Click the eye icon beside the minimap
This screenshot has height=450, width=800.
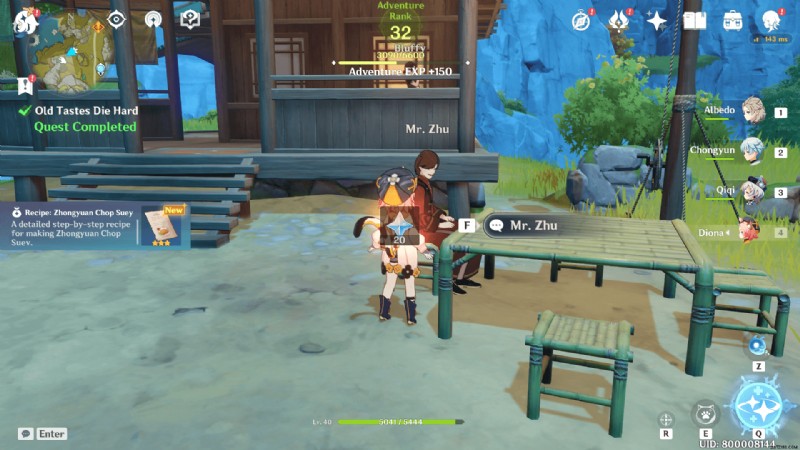coord(117,19)
